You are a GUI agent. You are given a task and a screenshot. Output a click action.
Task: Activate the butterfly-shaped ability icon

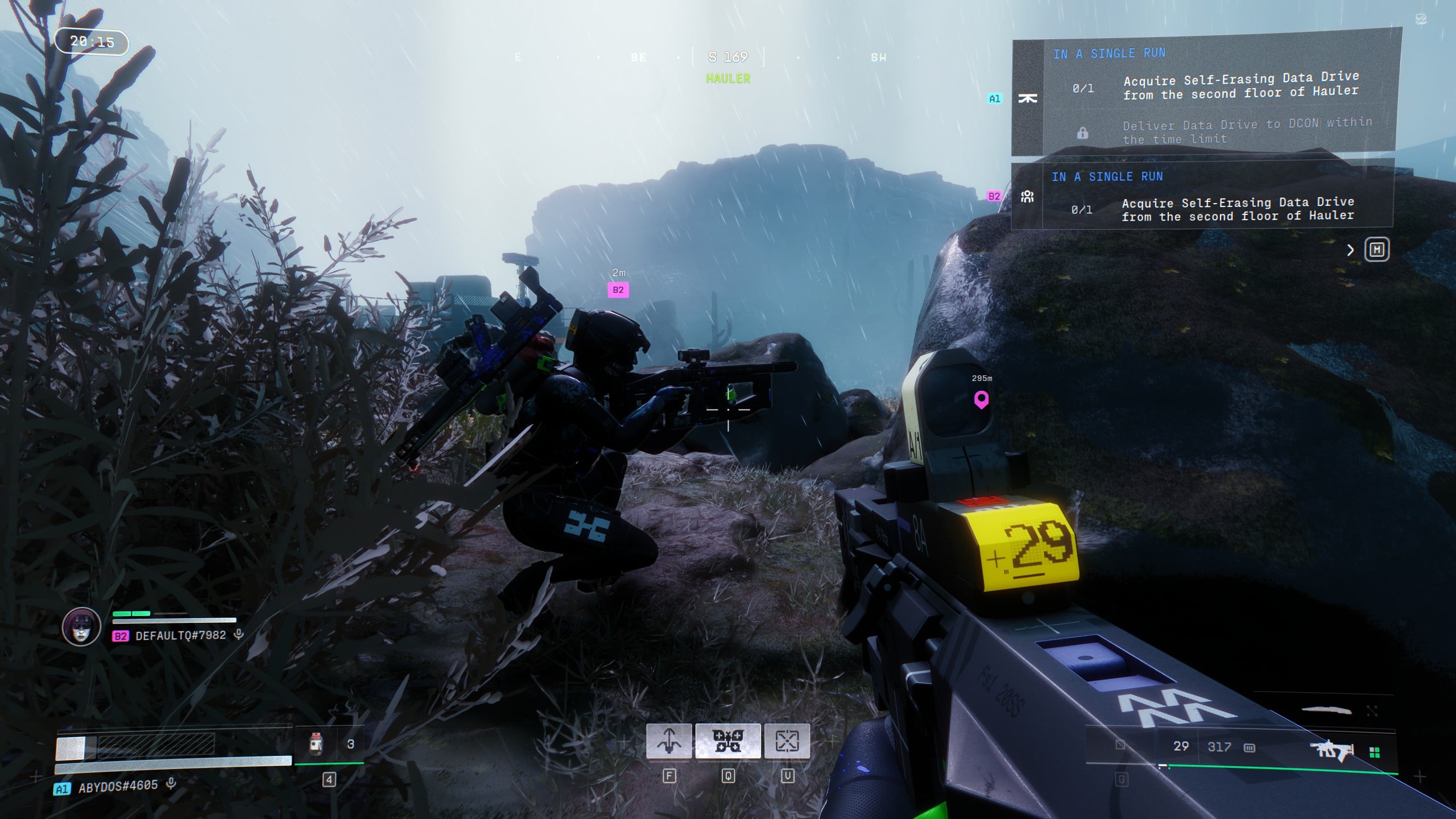coord(728,741)
